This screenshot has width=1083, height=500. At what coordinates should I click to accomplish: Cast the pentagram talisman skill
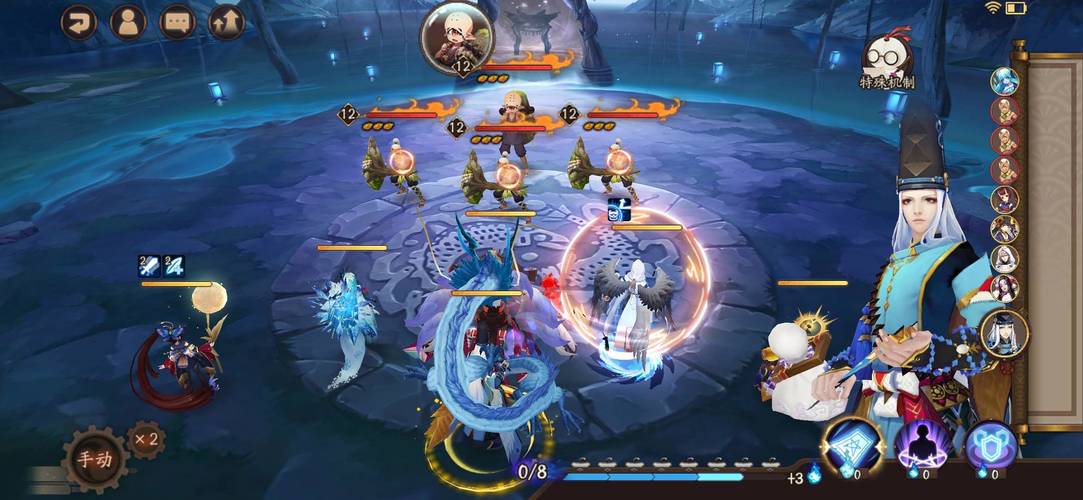coord(852,445)
